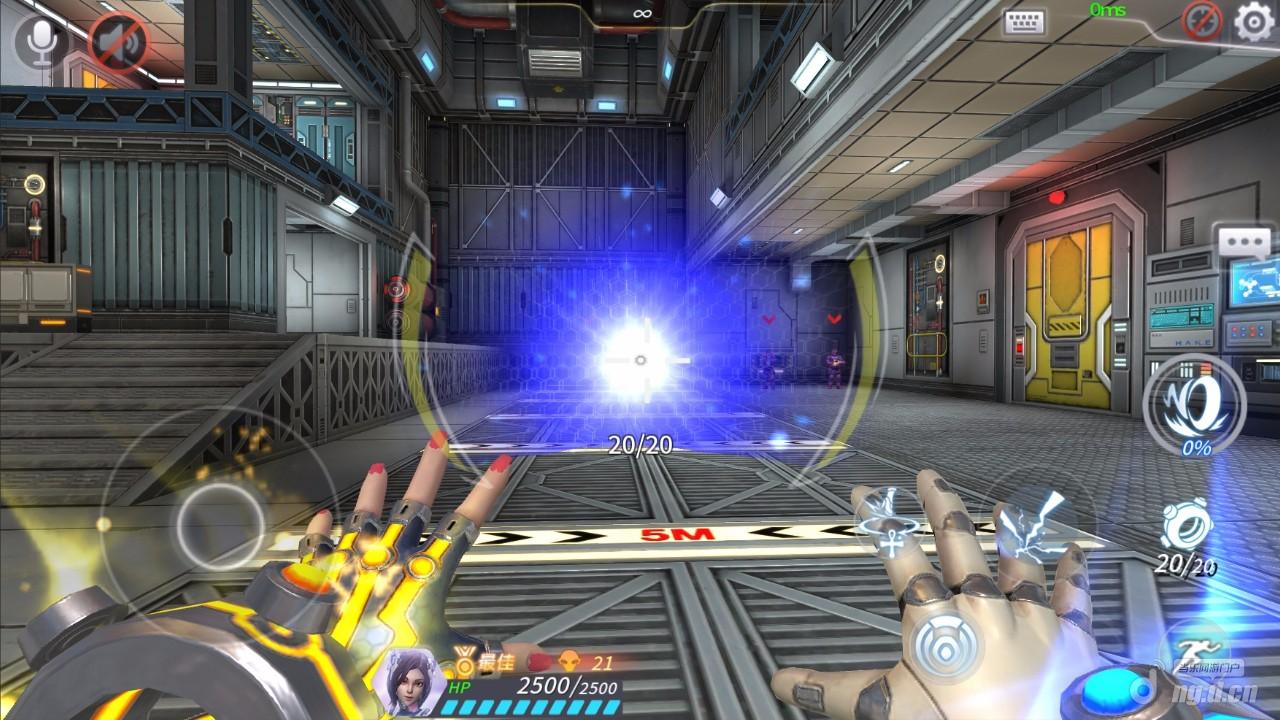The height and width of the screenshot is (720, 1280).
Task: Trigger the spinning vortex skill icon
Action: point(889,520)
